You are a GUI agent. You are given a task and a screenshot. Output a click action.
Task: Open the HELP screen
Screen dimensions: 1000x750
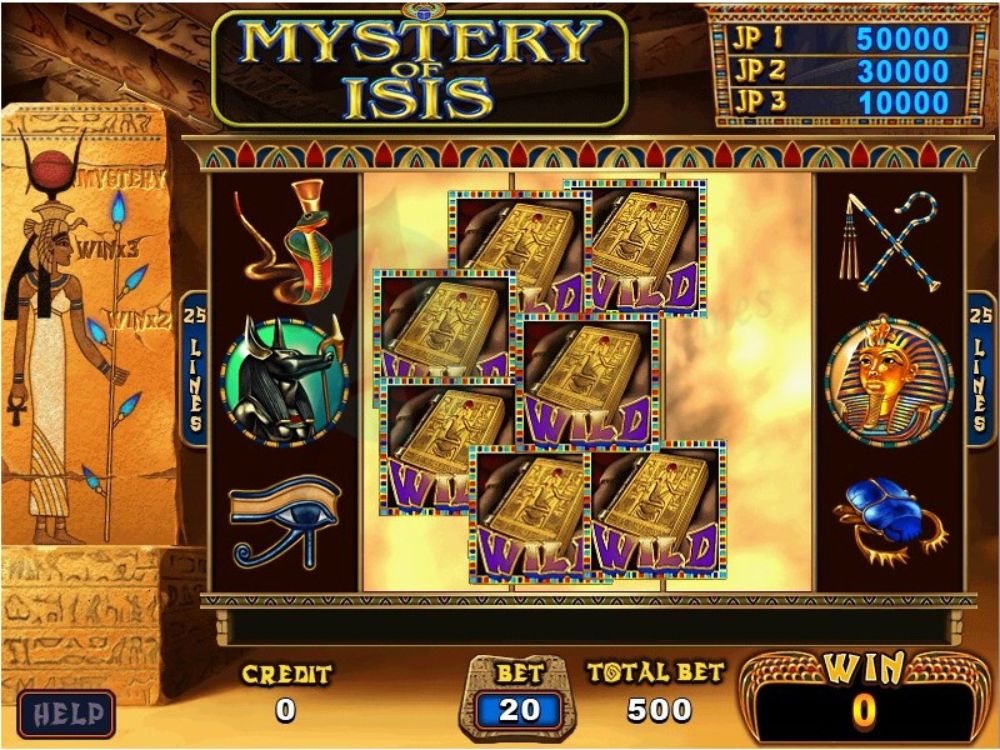pyautogui.click(x=66, y=714)
